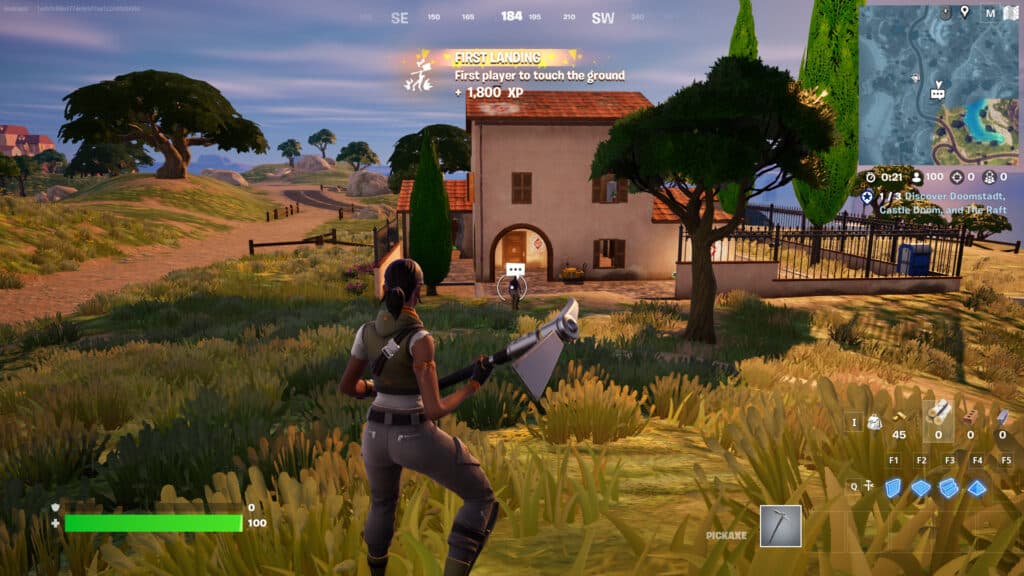Select the wood building material
The width and height of the screenshot is (1024, 576).
click(x=938, y=413)
